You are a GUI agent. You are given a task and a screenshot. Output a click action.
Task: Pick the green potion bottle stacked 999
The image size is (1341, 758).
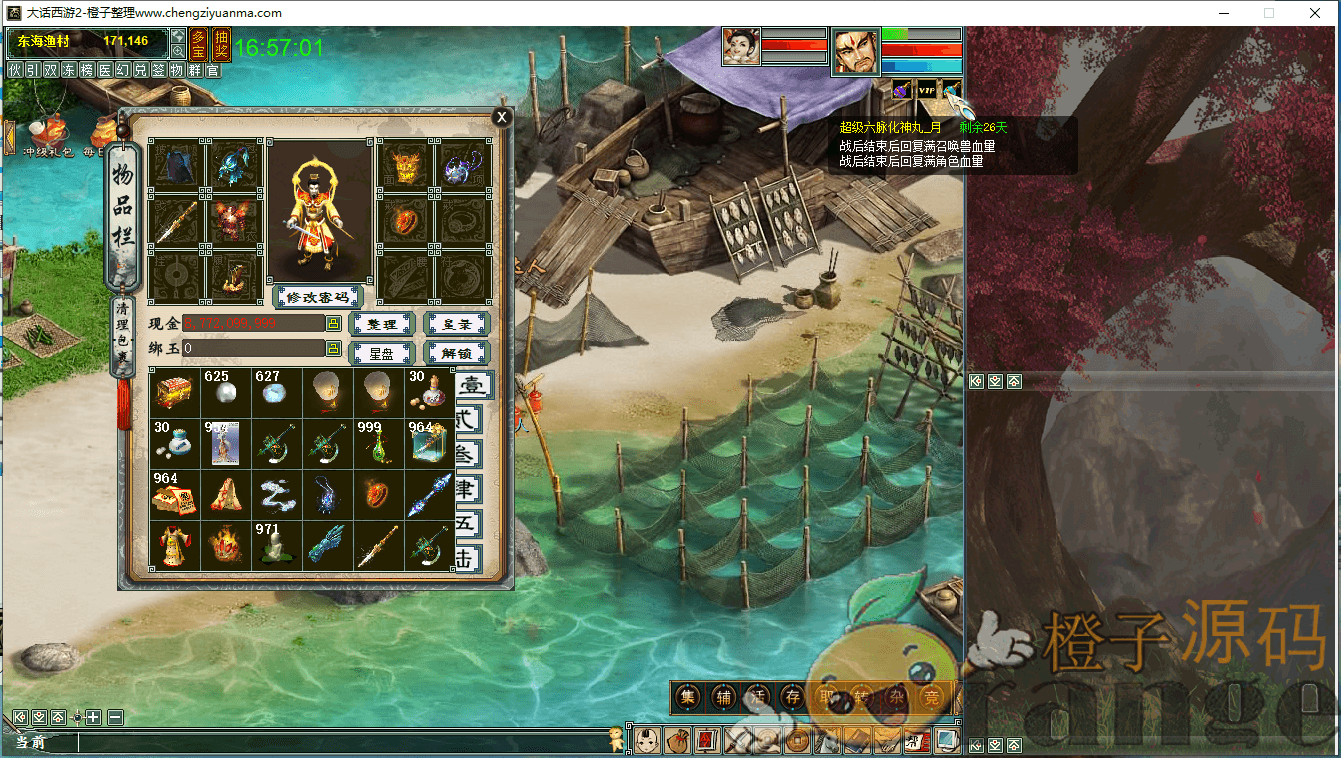[378, 443]
